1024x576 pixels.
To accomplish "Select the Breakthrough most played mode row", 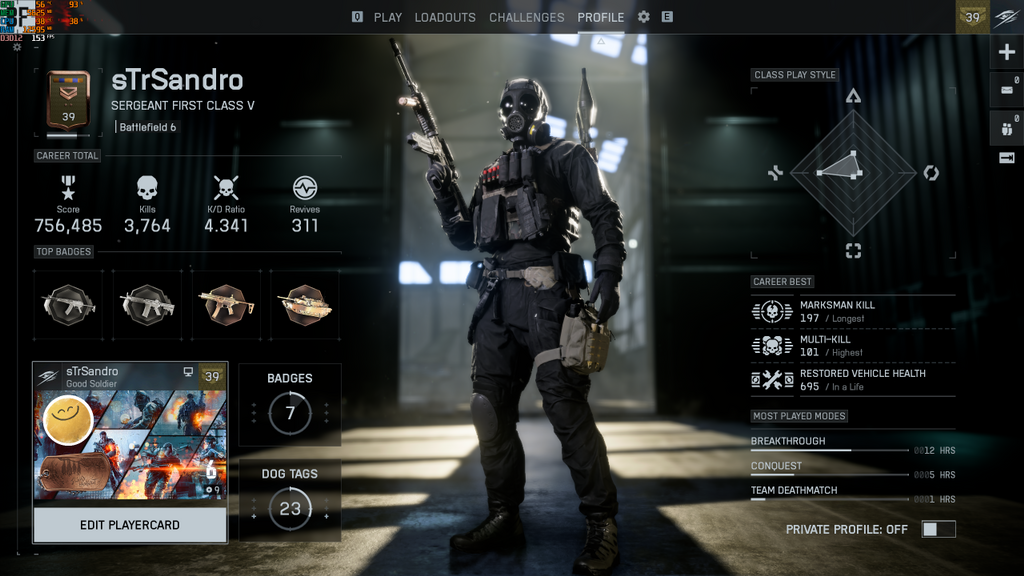I will pyautogui.click(x=853, y=444).
